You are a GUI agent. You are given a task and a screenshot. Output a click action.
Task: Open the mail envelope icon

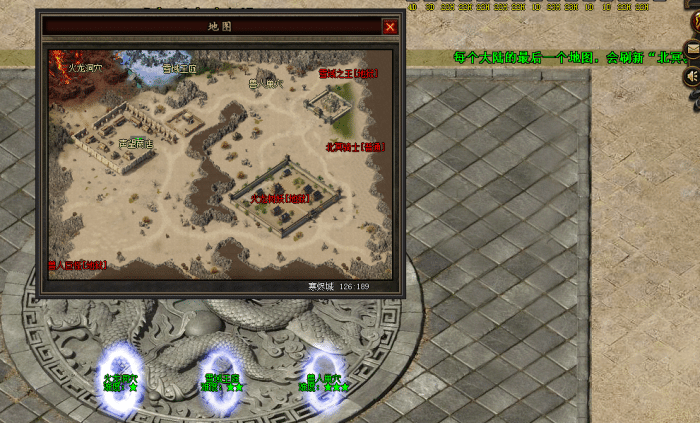pyautogui.click(x=691, y=47)
